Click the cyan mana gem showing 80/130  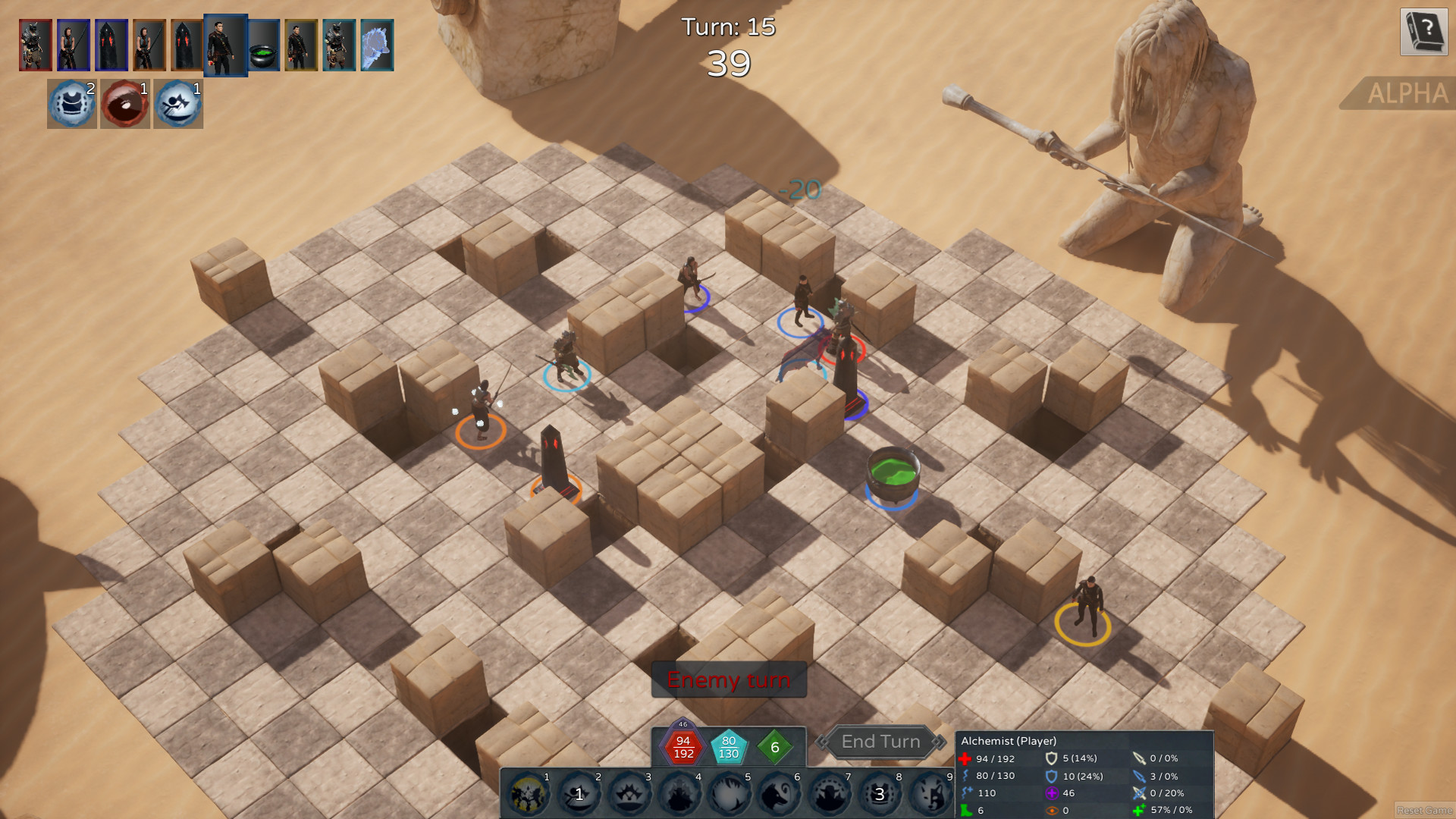[729, 747]
